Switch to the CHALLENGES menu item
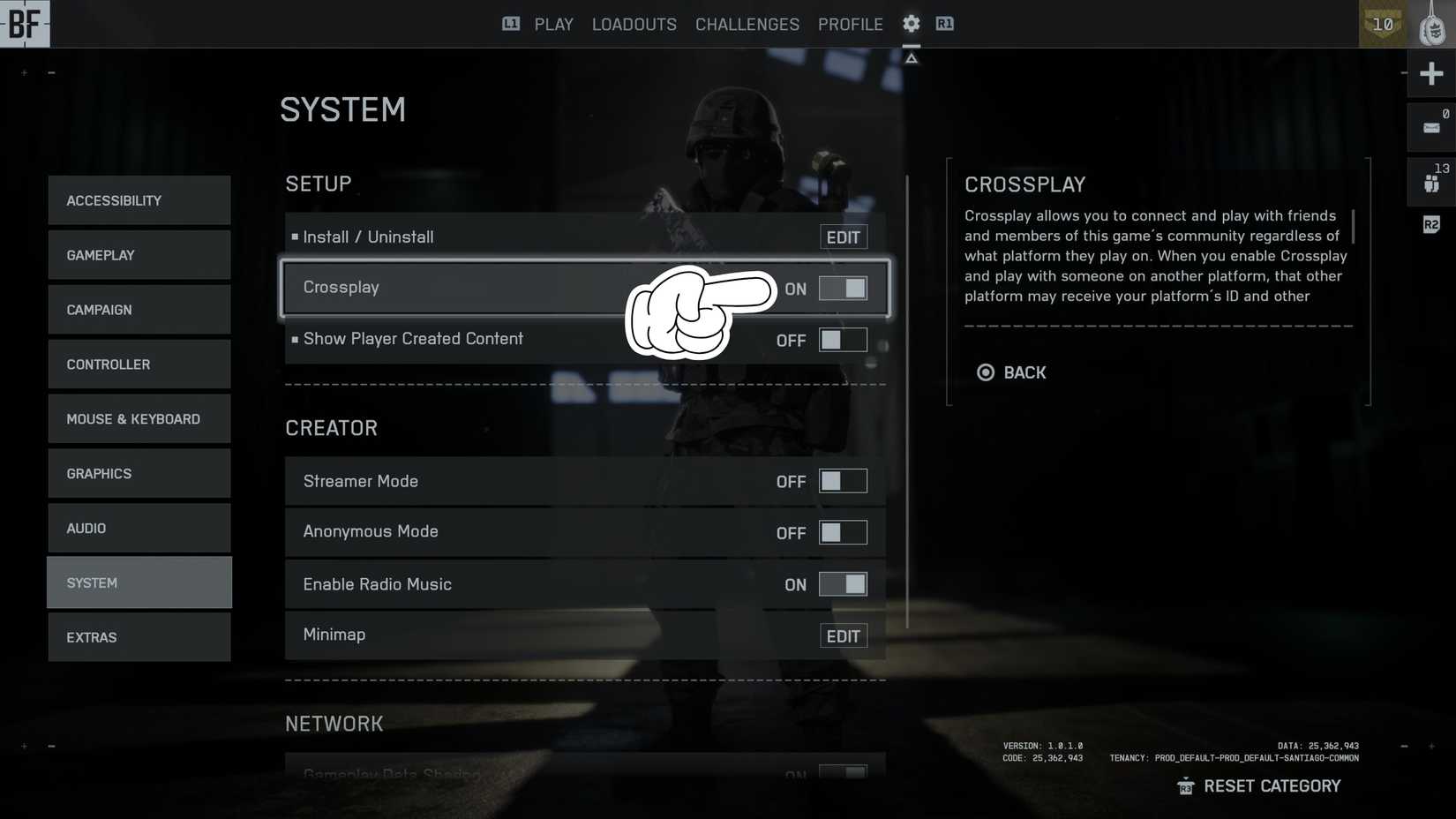Viewport: 1456px width, 819px height. [747, 24]
